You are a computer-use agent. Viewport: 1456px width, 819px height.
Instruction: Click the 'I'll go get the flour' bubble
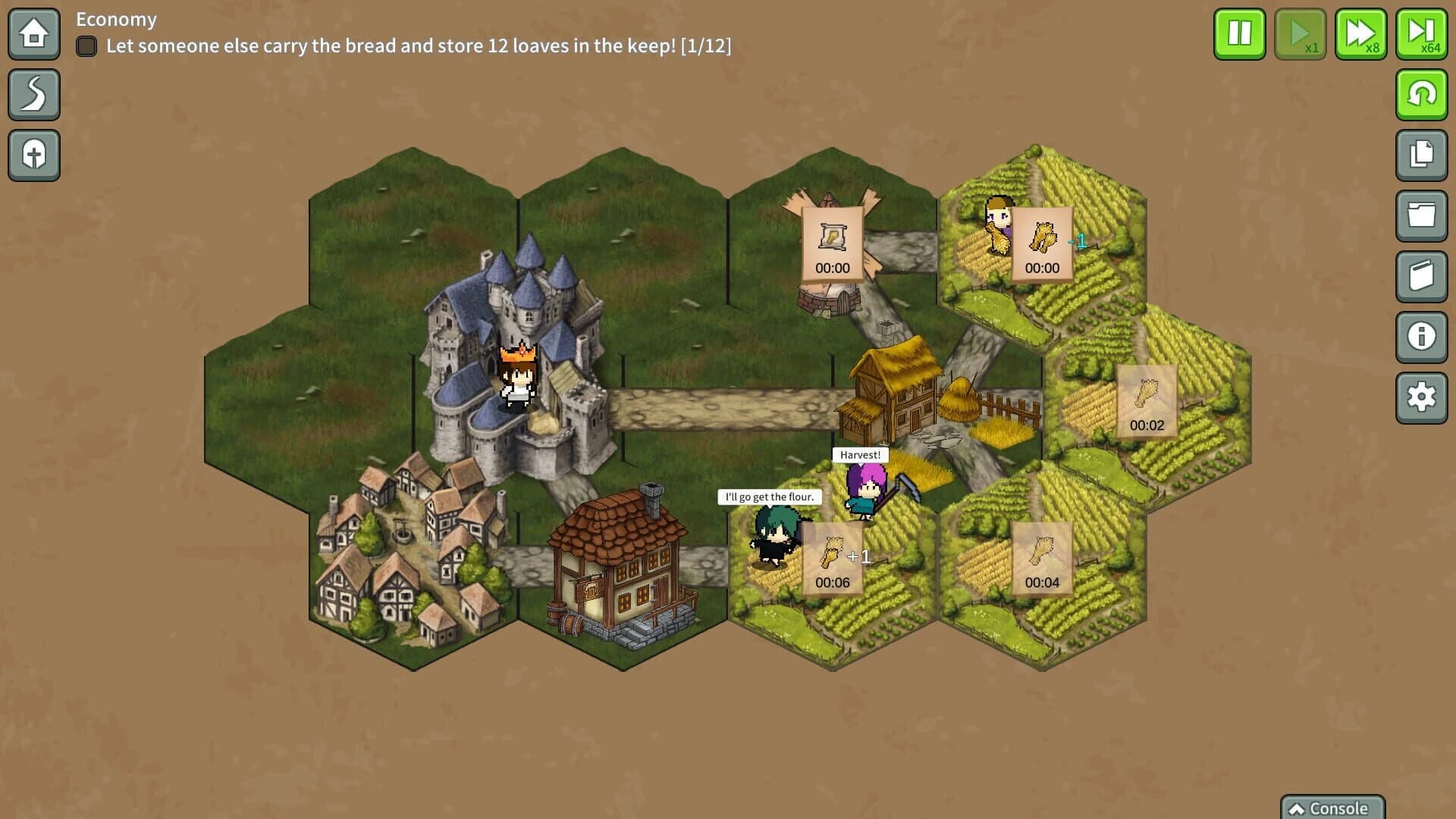point(770,497)
